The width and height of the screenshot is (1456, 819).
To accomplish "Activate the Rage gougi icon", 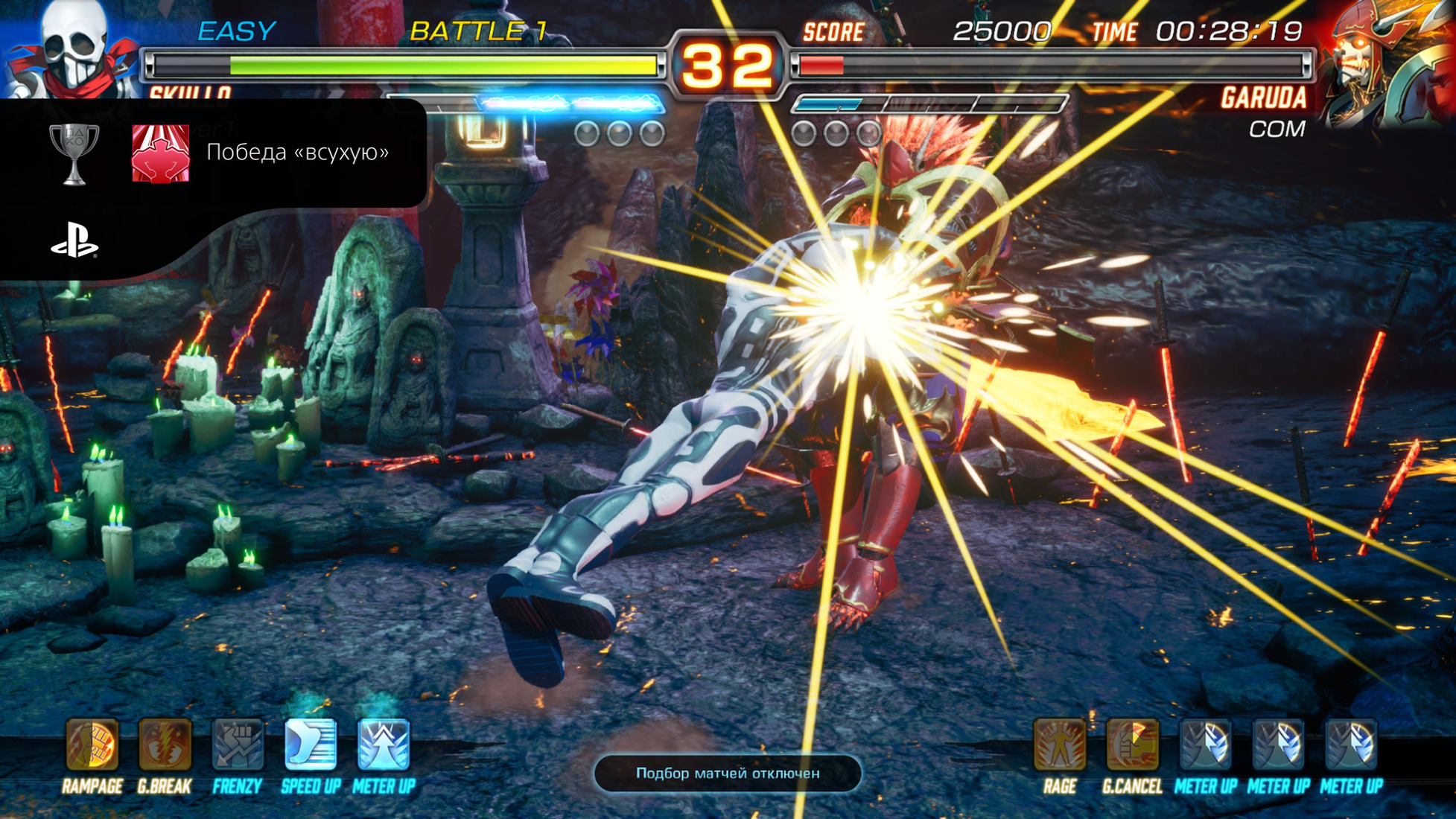I will [1059, 744].
